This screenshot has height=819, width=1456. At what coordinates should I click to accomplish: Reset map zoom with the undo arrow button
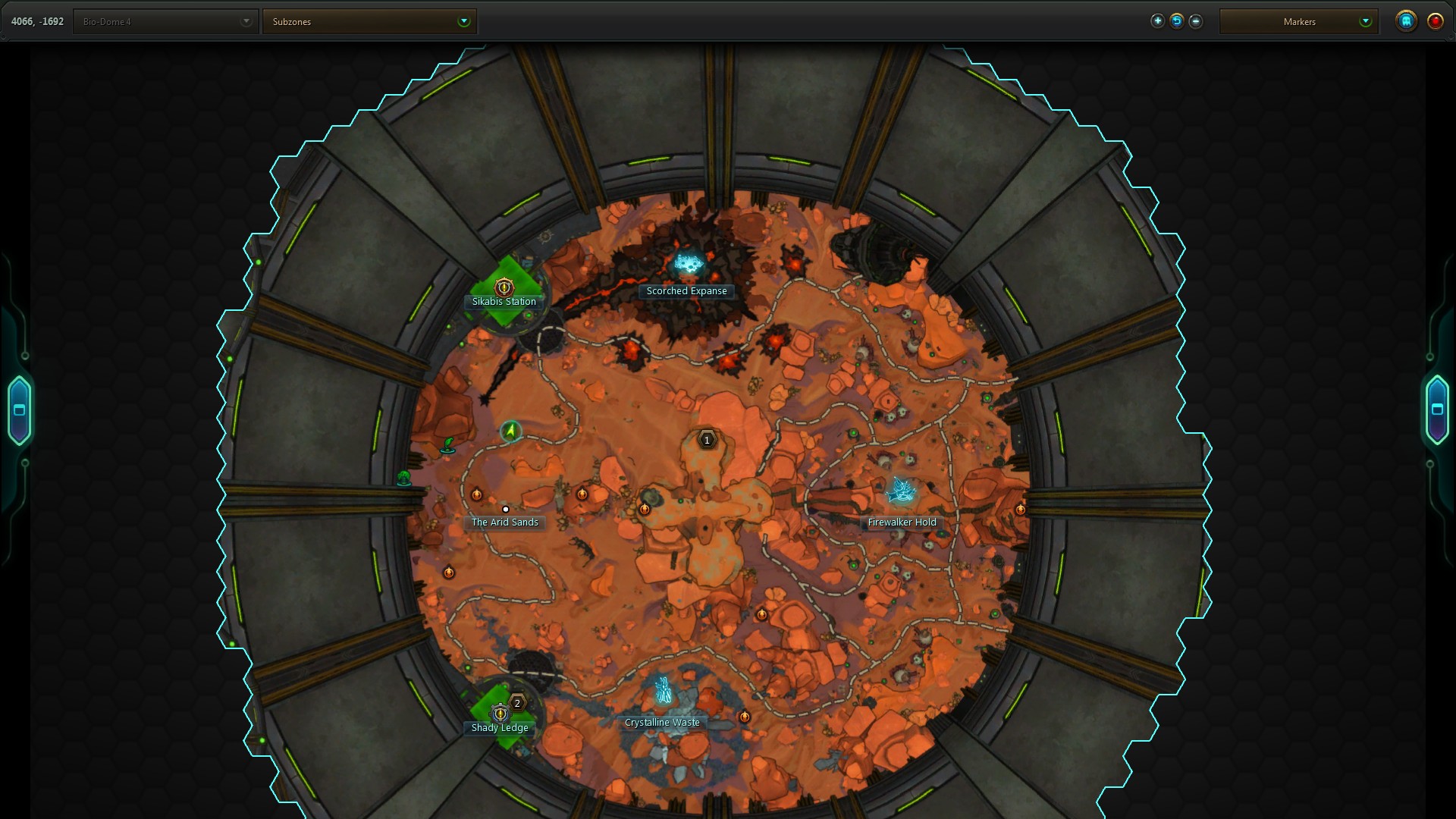[x=1177, y=21]
